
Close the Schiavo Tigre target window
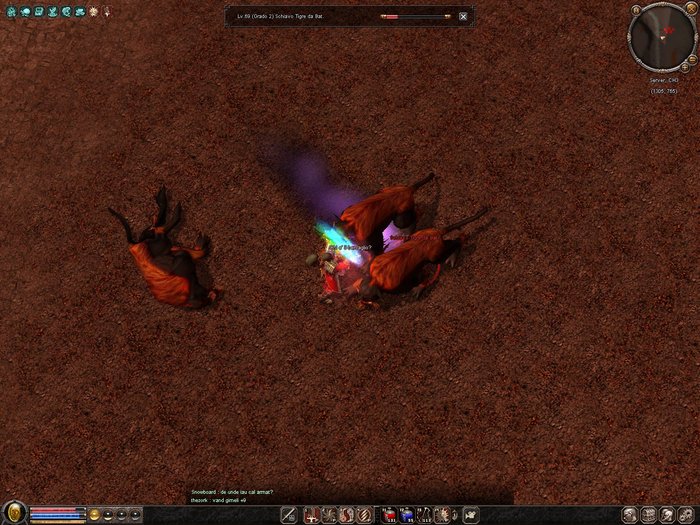[463, 17]
